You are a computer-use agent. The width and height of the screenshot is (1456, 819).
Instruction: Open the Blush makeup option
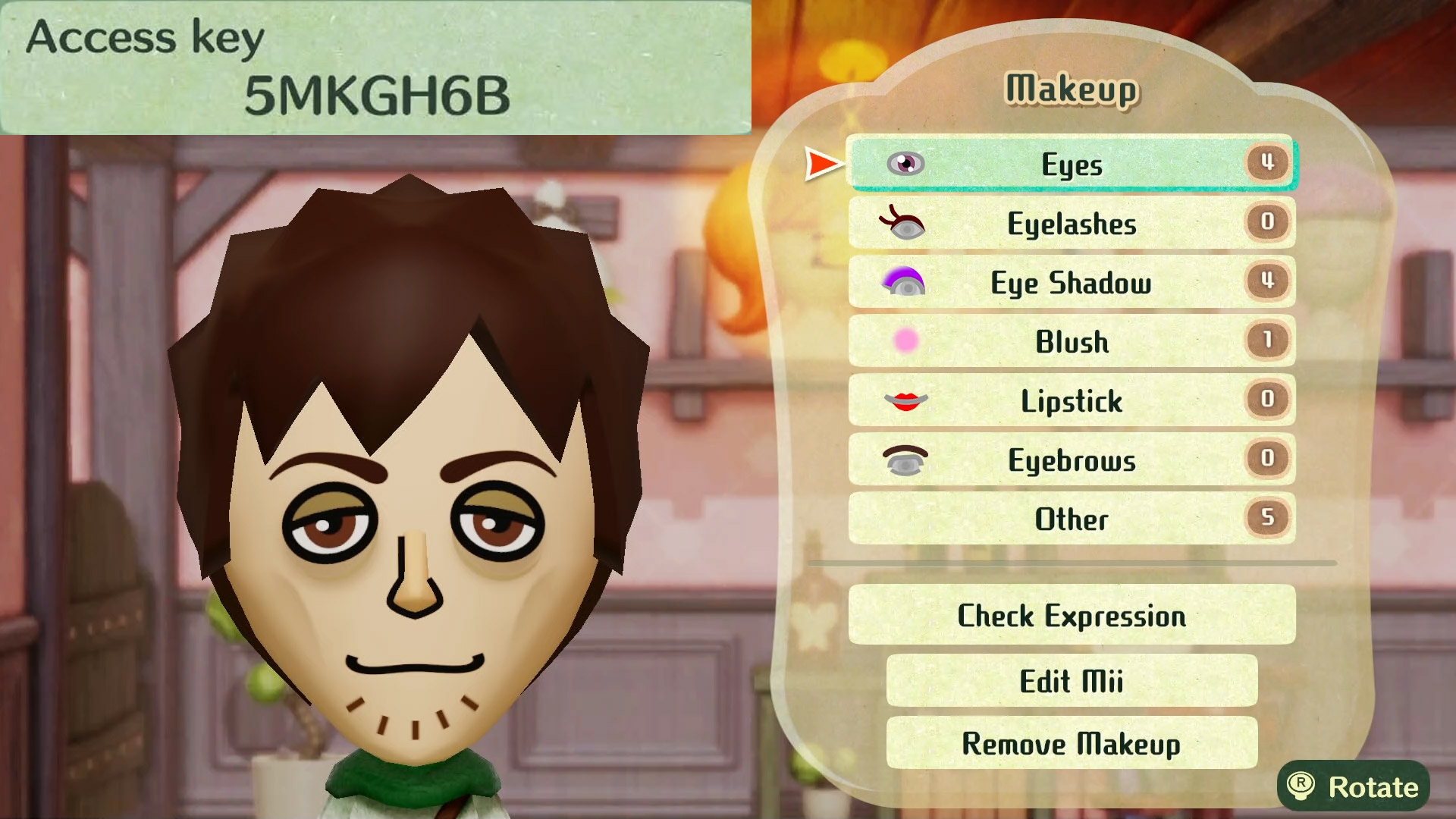(x=1071, y=341)
